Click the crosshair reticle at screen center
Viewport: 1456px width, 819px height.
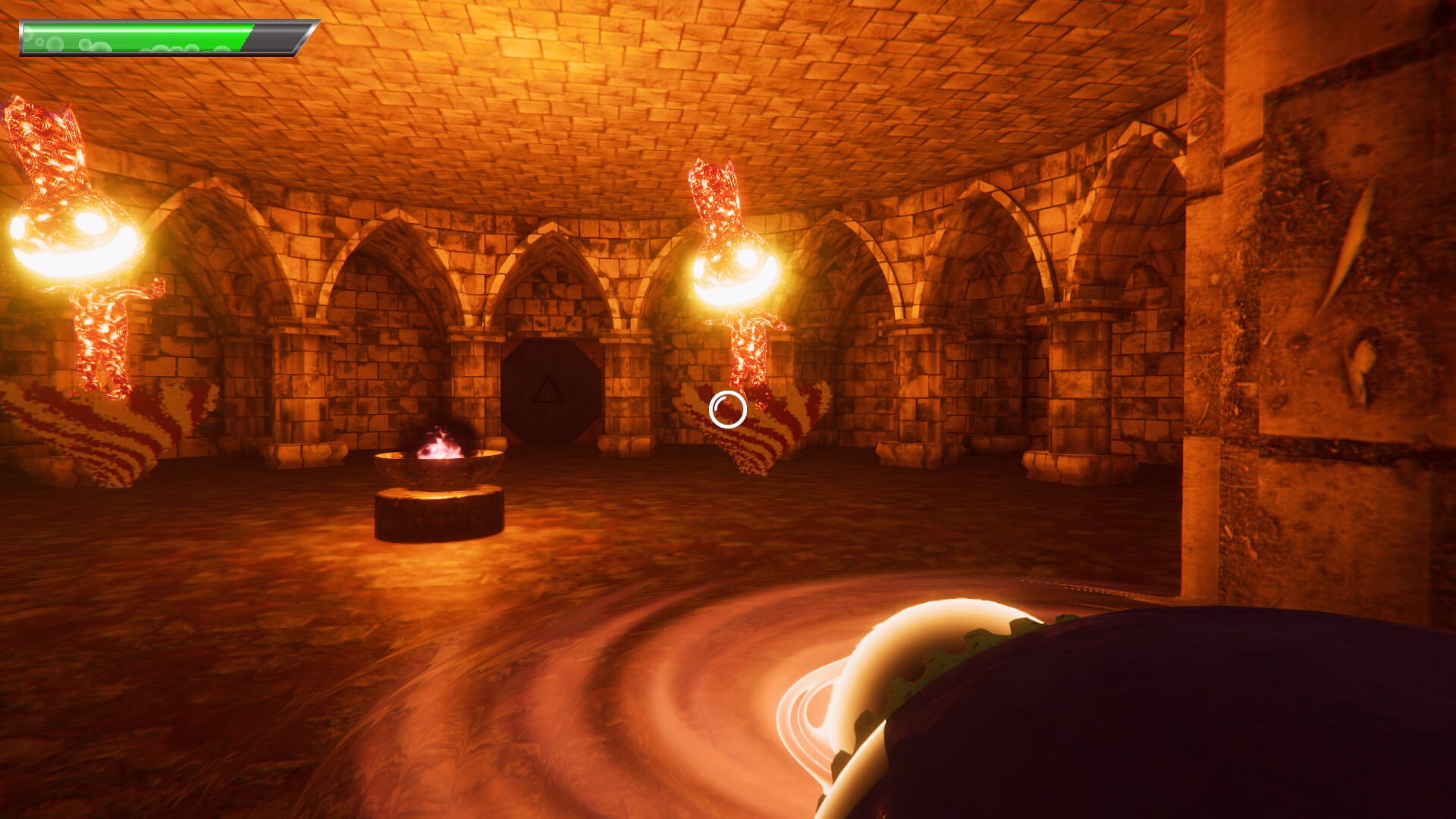click(x=726, y=409)
